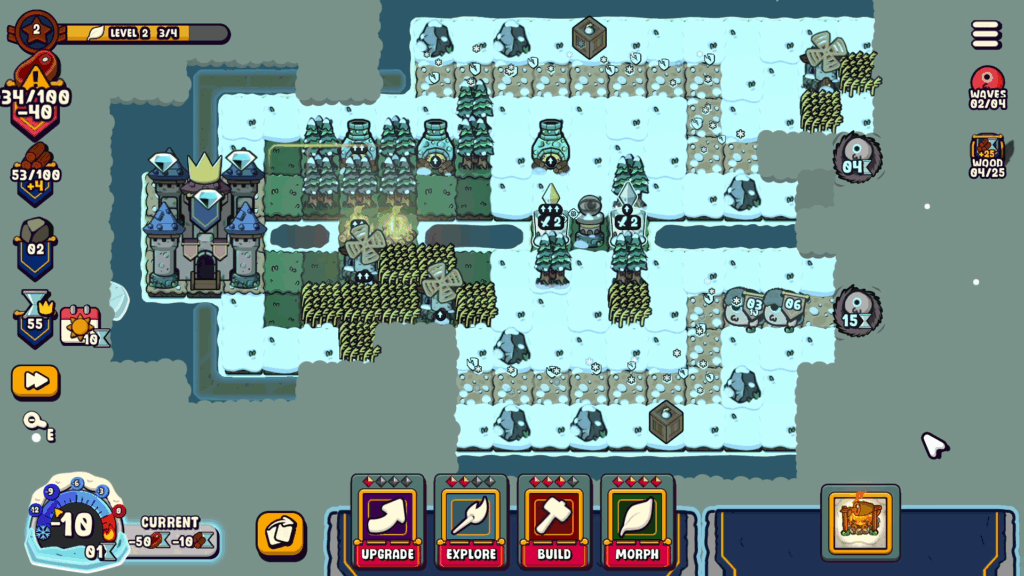1024x576 pixels.
Task: Click the orange card-flip button
Action: 280,533
